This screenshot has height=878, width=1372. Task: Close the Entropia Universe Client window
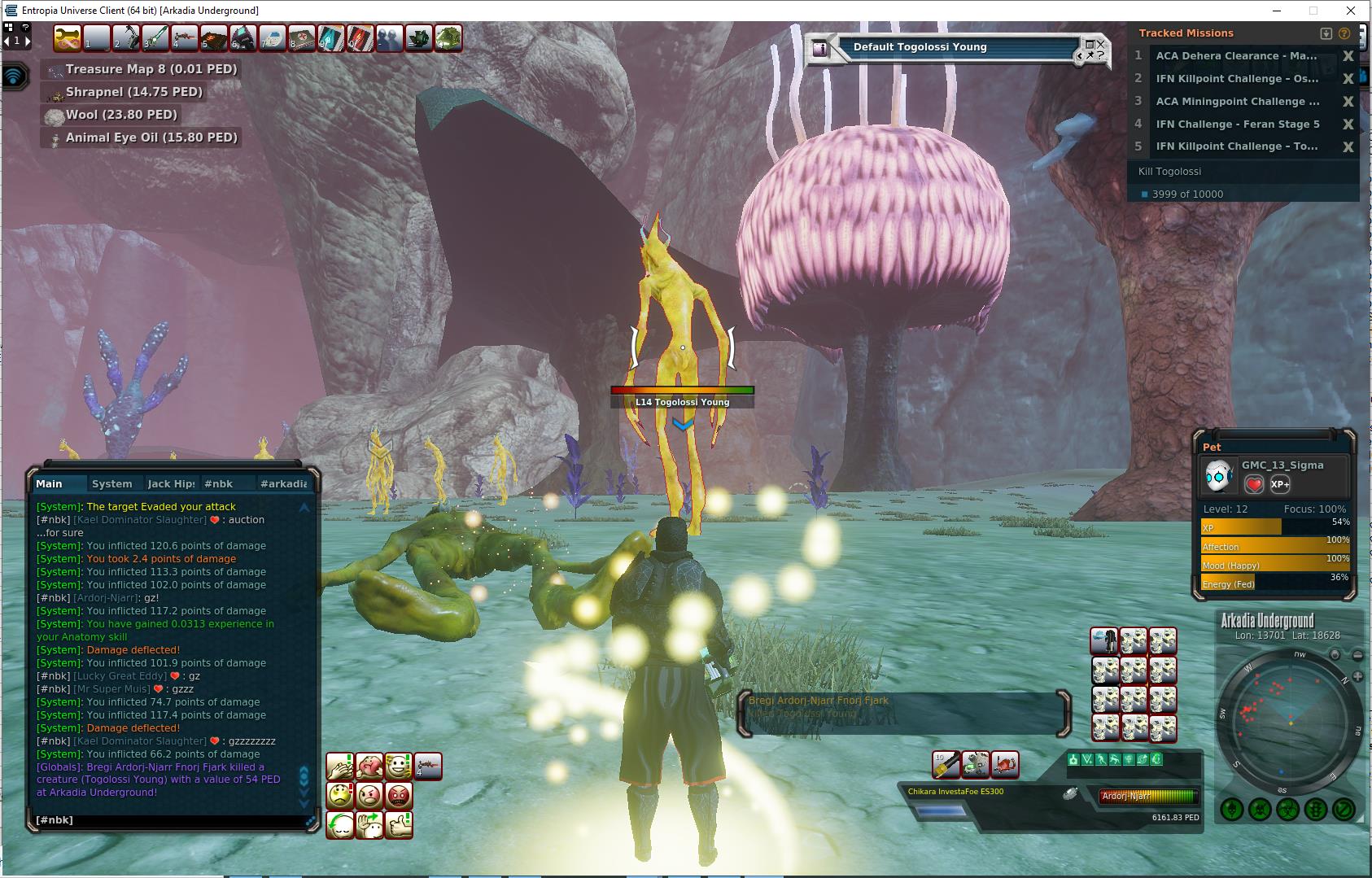point(1352,11)
